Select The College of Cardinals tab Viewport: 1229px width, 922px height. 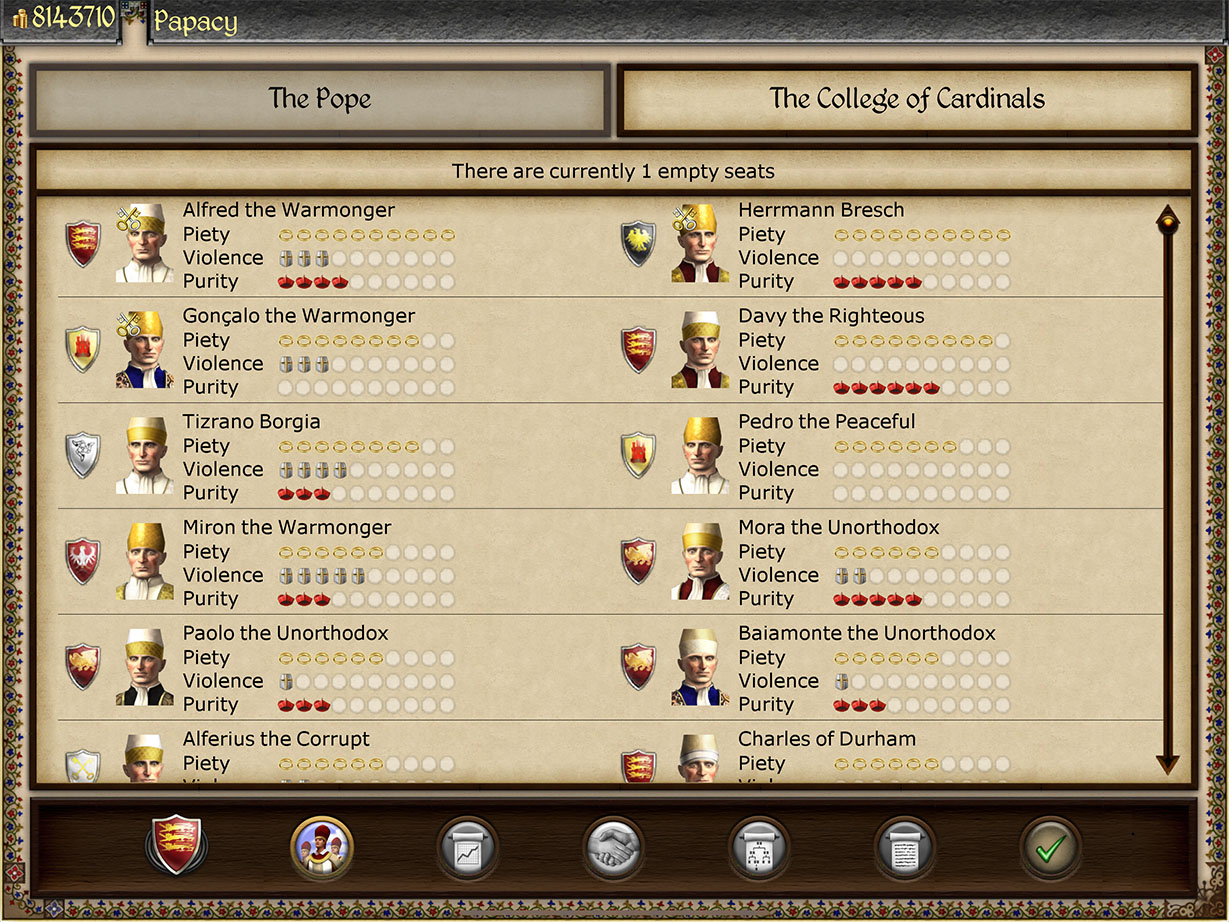906,100
